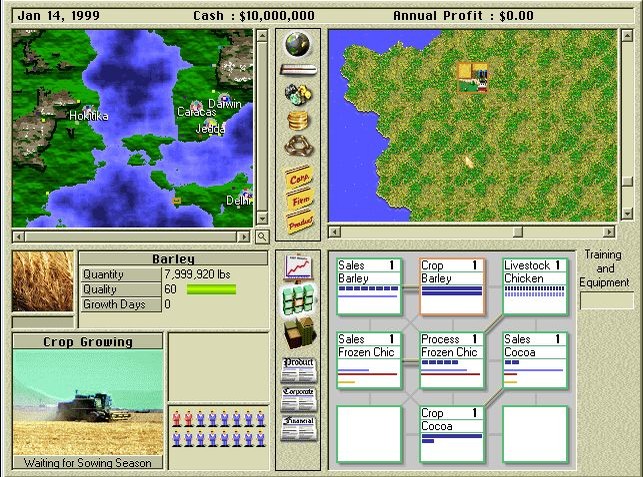The width and height of the screenshot is (643, 477).
Task: Select the Crop Barley unit
Action: click(x=452, y=286)
